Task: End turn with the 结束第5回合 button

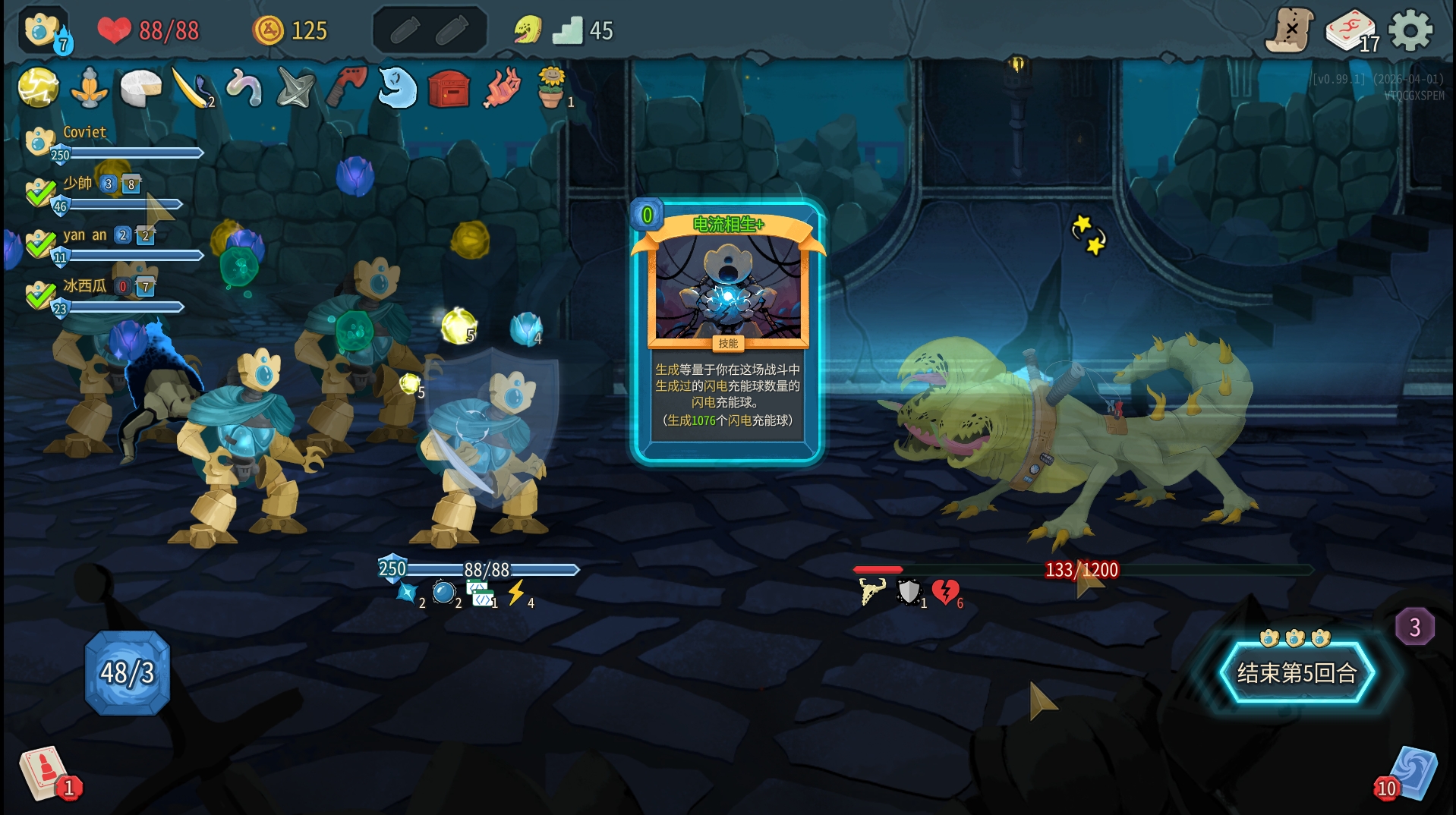Action: pos(1297,673)
